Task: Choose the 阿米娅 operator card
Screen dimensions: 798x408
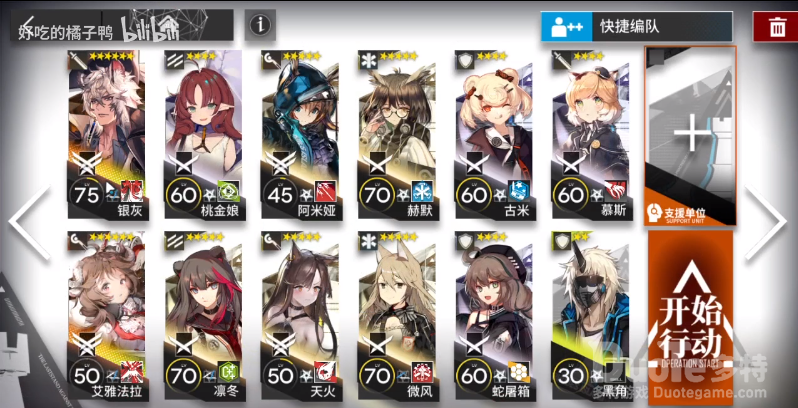Action: [x=299, y=130]
